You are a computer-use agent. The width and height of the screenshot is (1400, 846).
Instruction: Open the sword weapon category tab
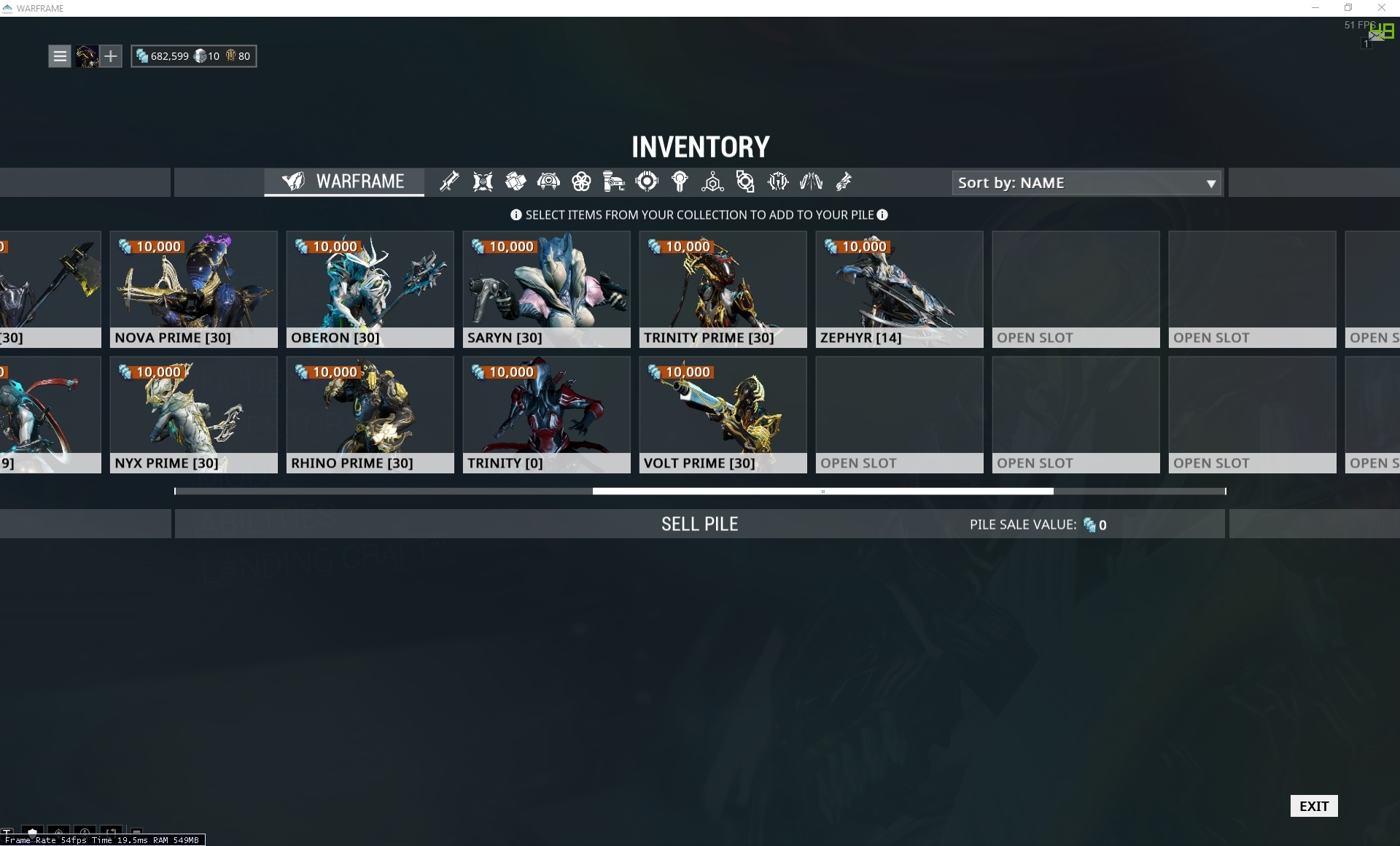pos(449,182)
